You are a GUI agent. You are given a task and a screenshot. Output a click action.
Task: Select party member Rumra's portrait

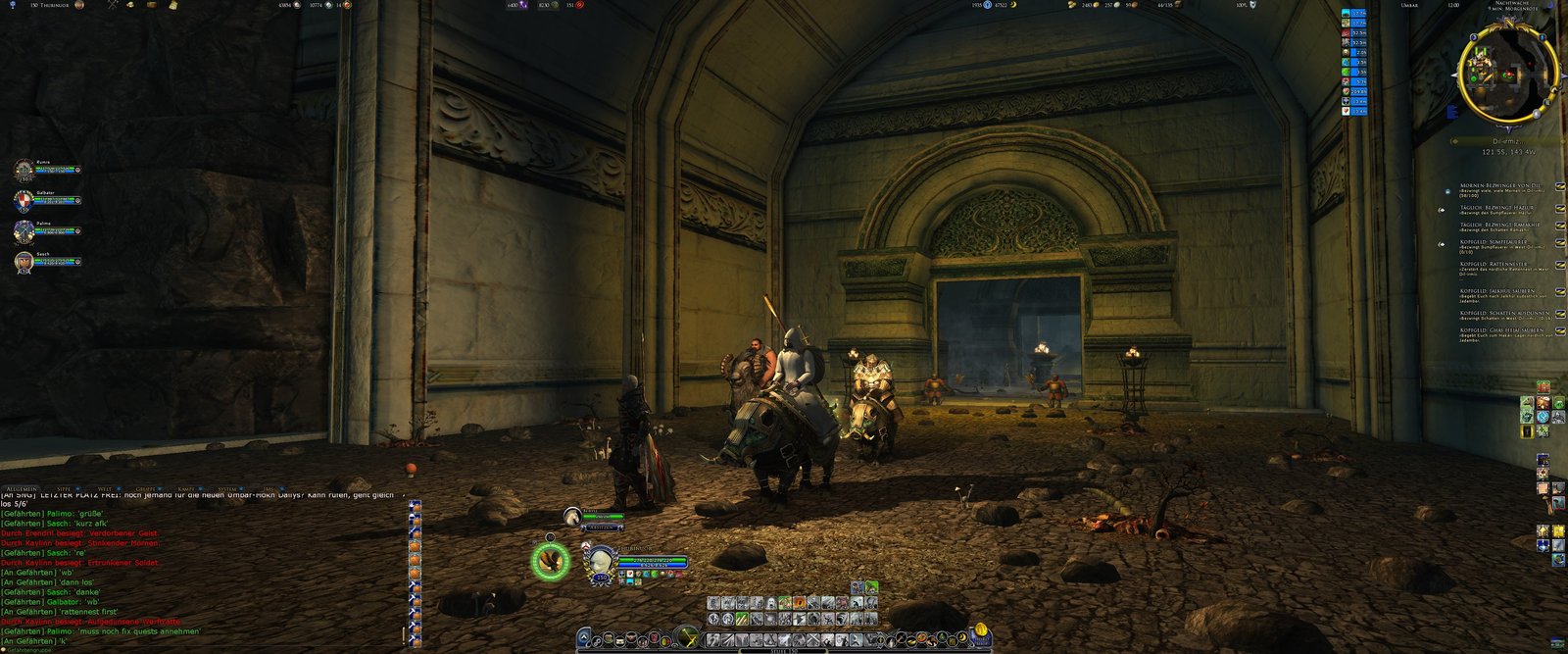pyautogui.click(x=24, y=170)
